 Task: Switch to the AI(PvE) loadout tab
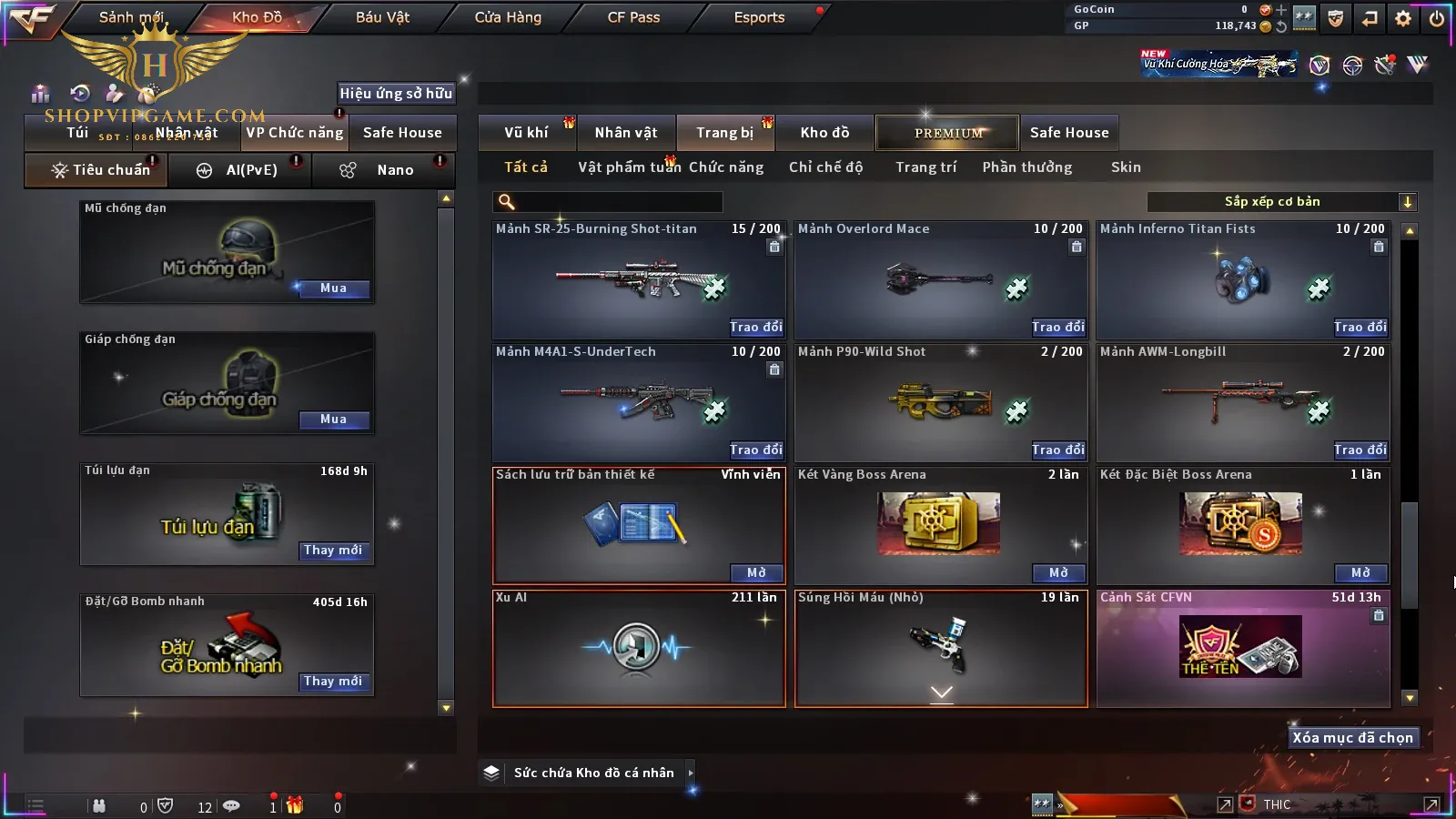[241, 170]
